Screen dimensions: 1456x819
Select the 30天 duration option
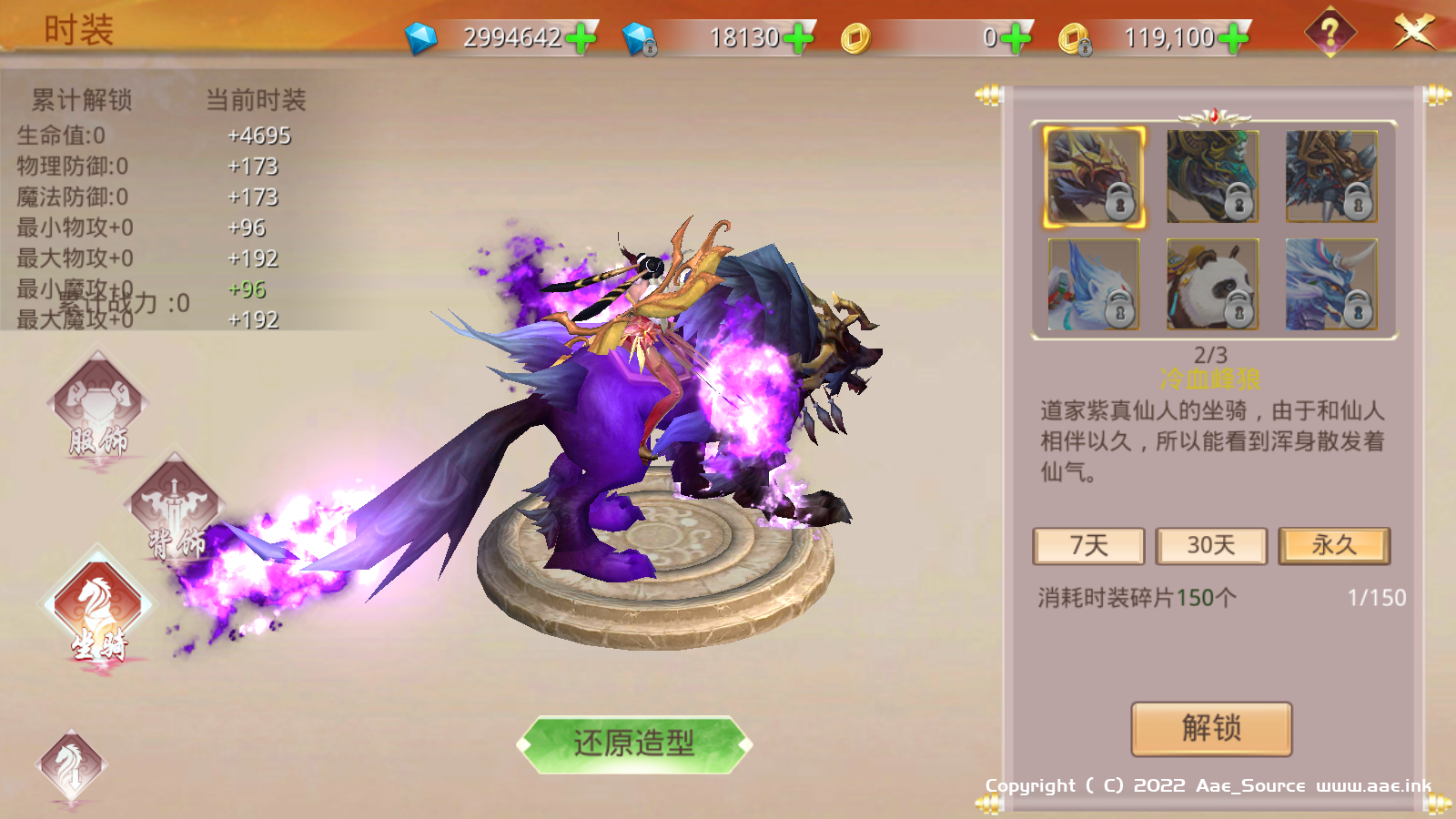click(1210, 546)
